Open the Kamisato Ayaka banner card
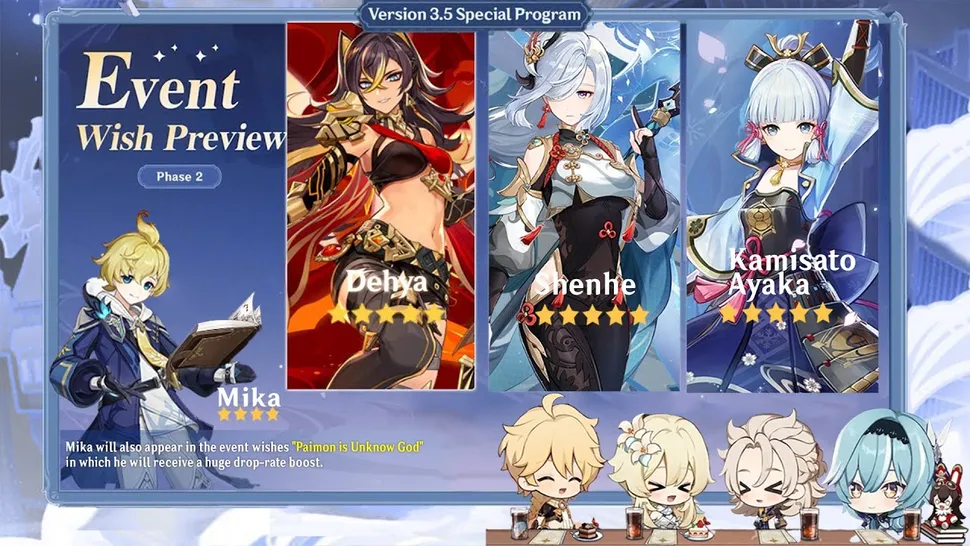 (782, 205)
